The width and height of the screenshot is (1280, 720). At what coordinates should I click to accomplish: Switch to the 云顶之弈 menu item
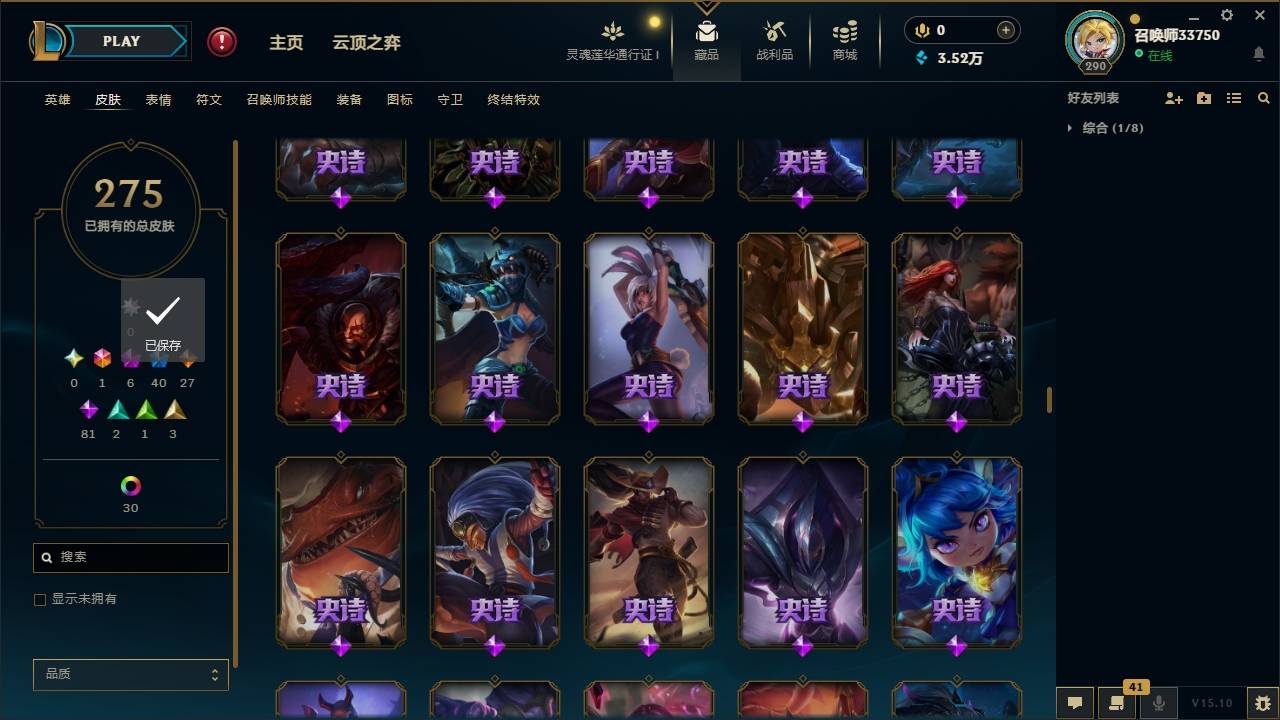coord(366,43)
